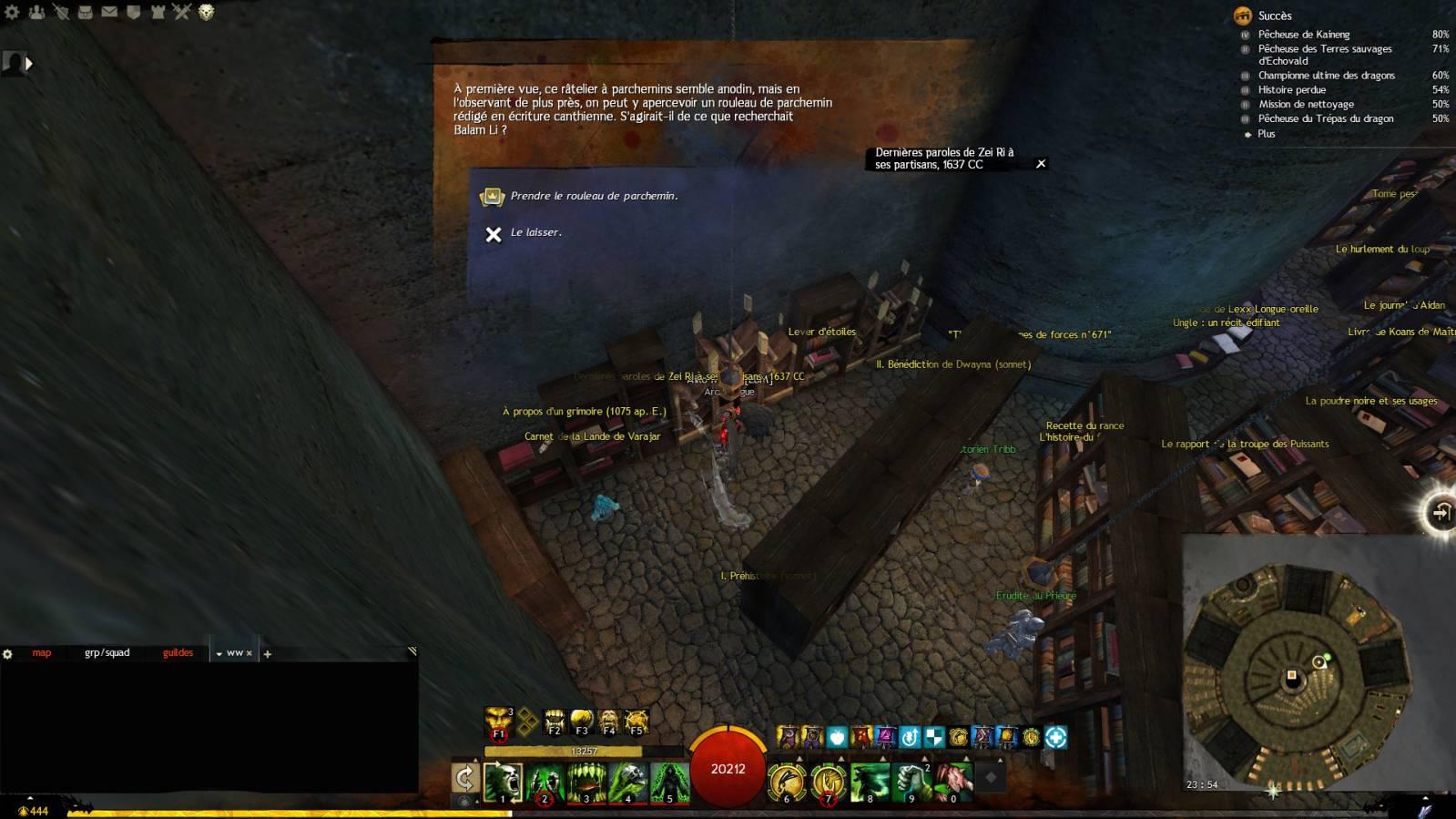Image resolution: width=1456 pixels, height=819 pixels.
Task: Expand the "Plus" achievements list
Action: coord(1266,134)
